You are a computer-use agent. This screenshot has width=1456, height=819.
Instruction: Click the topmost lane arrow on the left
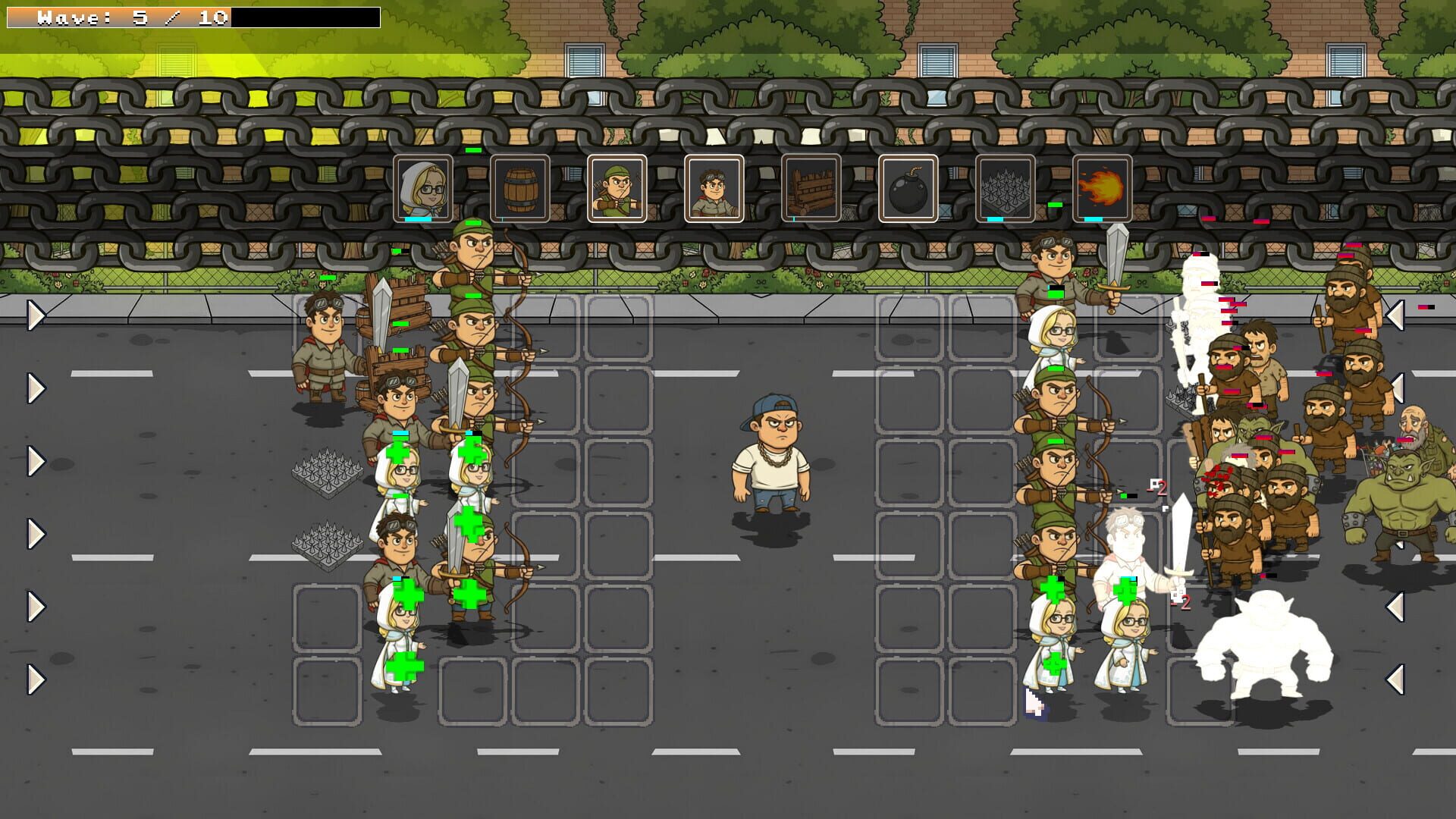[x=36, y=317]
